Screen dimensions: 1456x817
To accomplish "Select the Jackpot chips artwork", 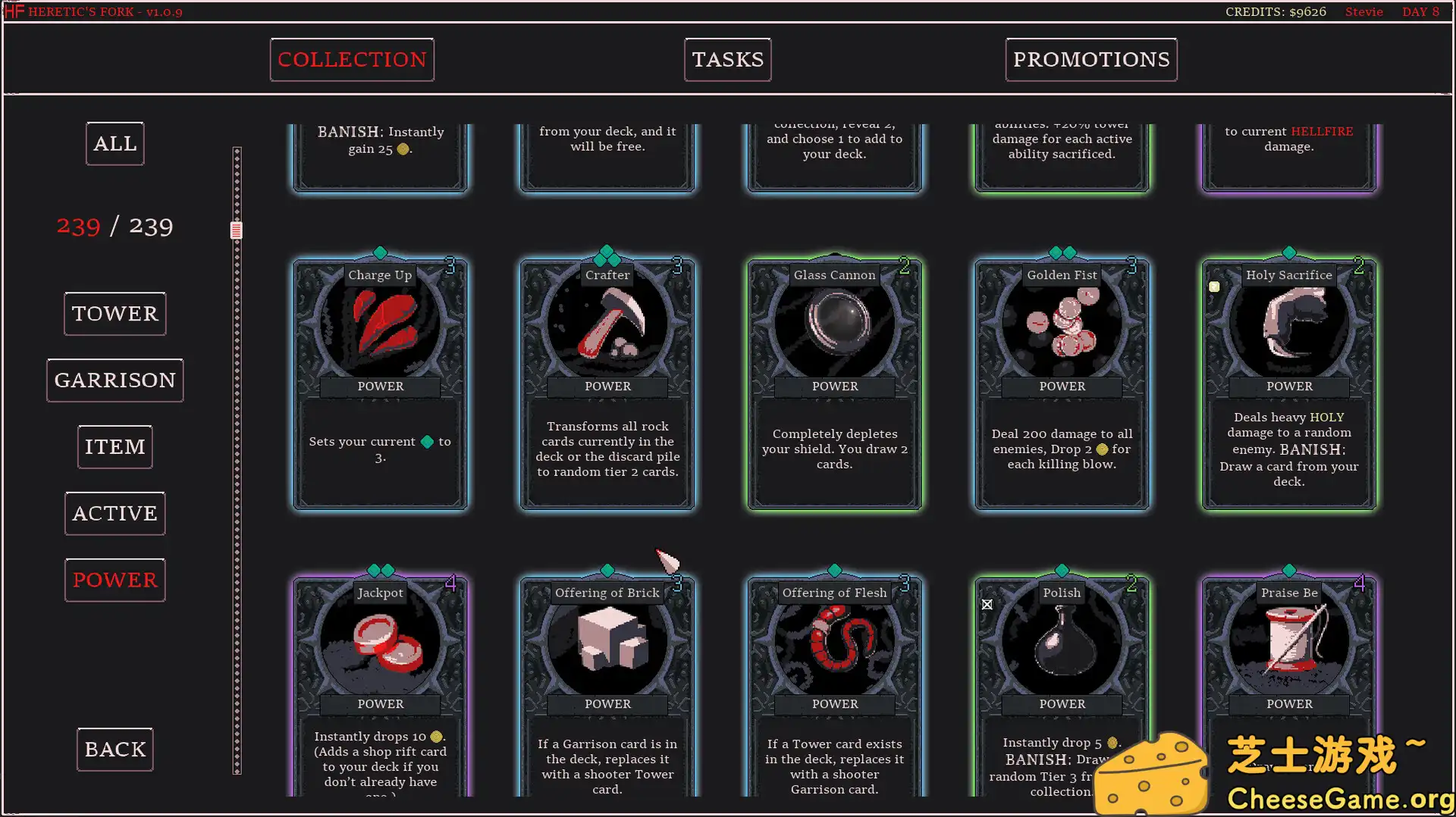I will click(x=380, y=642).
